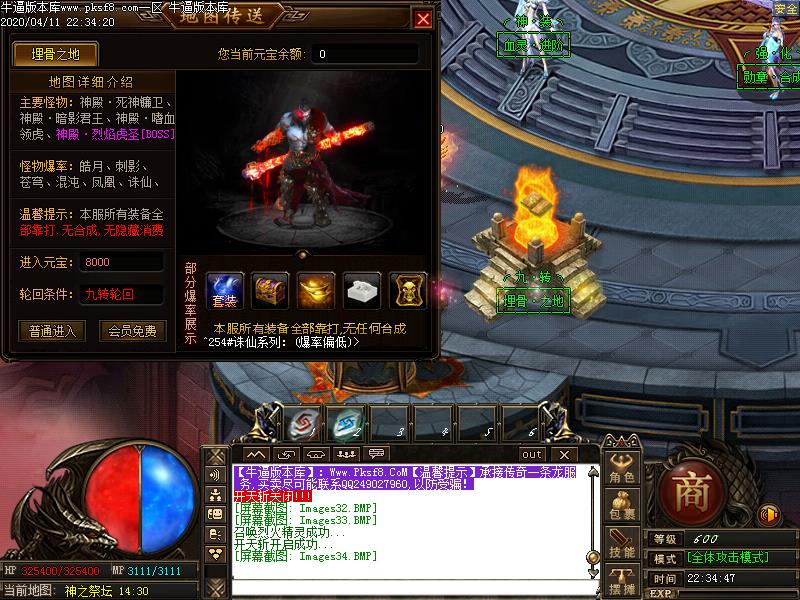Close the 地图传送 teleport window

423,19
